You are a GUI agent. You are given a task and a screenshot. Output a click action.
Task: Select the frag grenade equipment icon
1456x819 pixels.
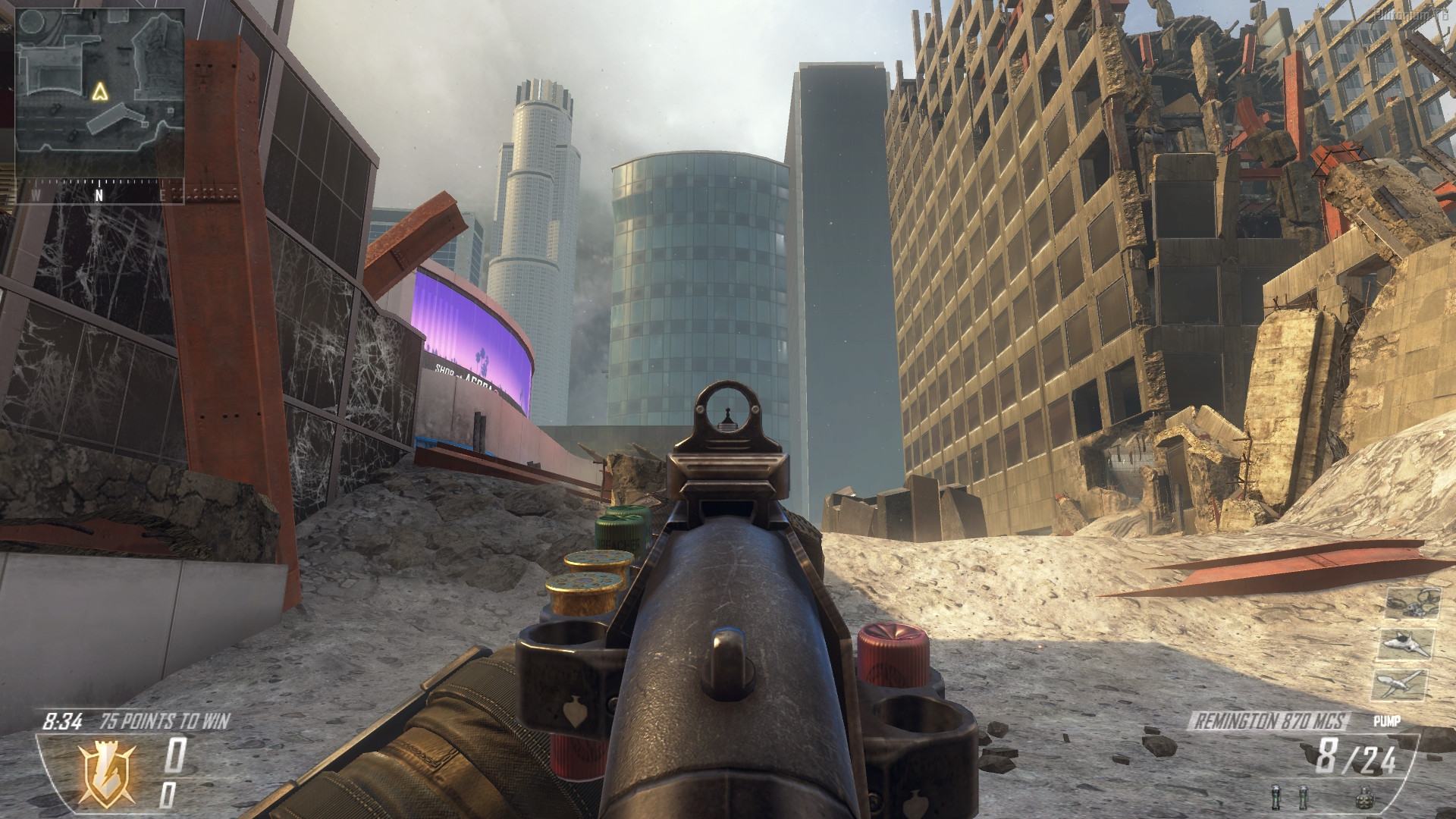[1365, 797]
